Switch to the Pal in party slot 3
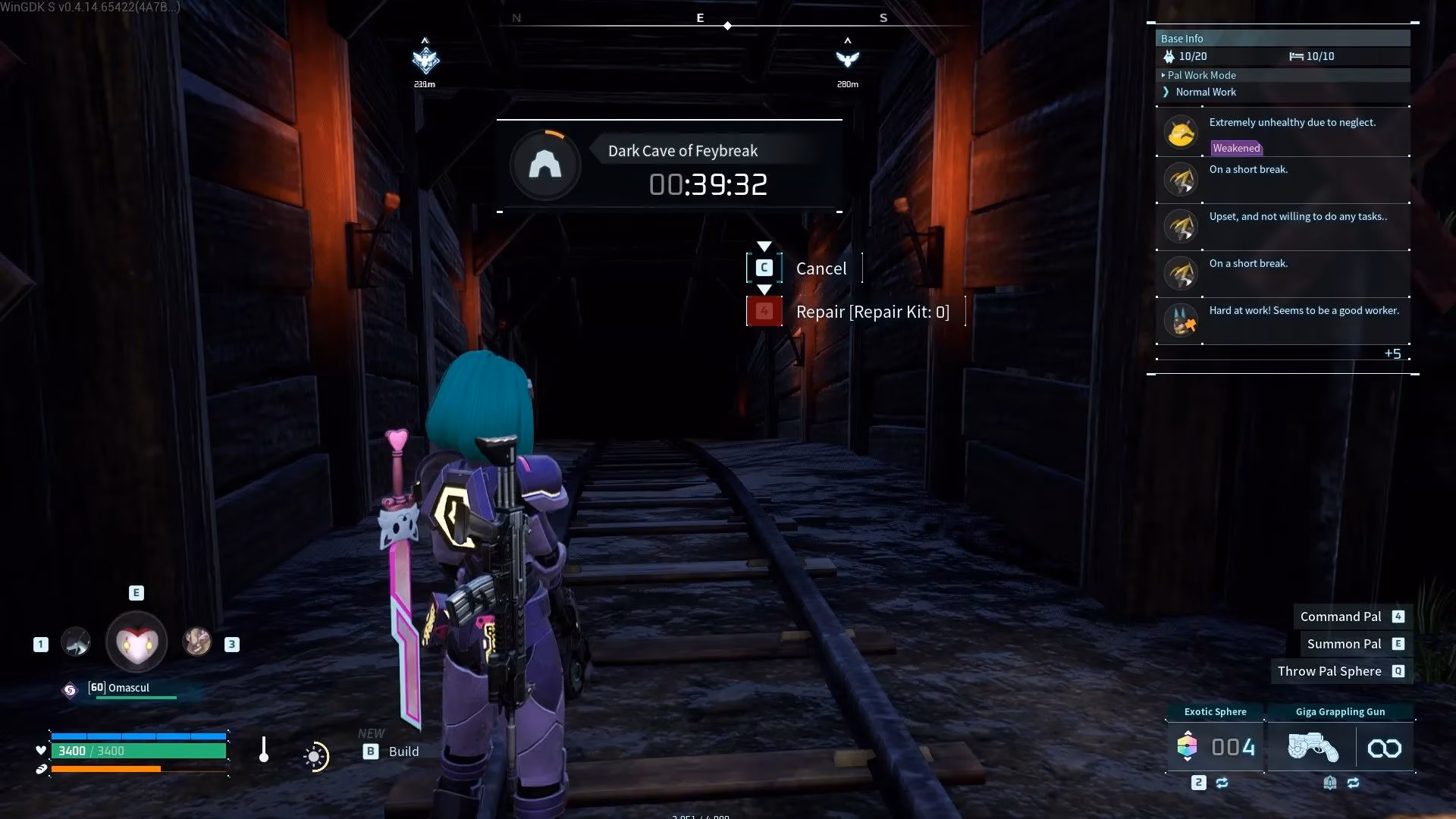Image resolution: width=1456 pixels, height=819 pixels. 197,642
